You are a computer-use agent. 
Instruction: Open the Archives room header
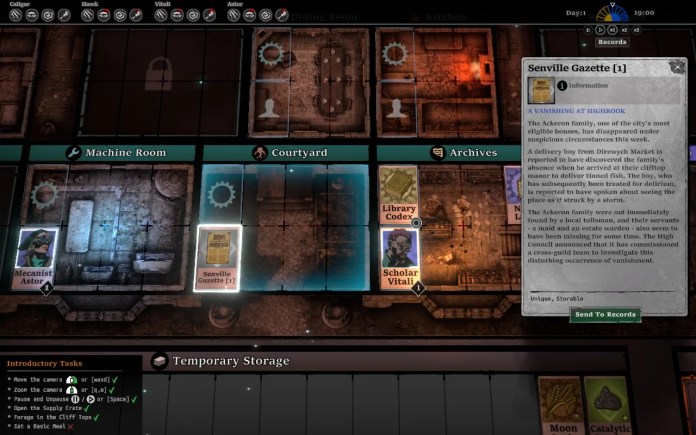tap(463, 153)
